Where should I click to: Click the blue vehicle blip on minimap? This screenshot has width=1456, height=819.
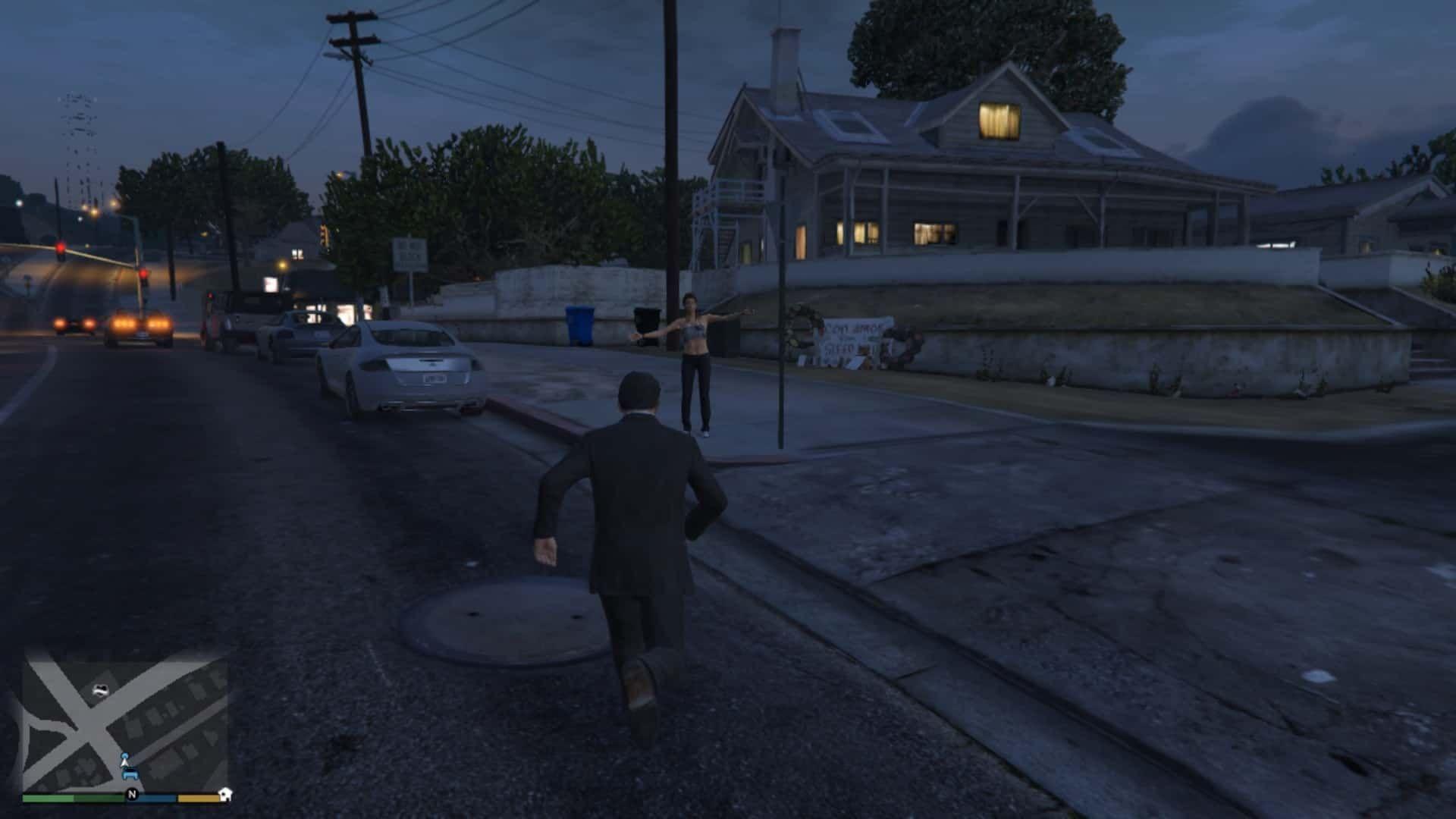[130, 774]
